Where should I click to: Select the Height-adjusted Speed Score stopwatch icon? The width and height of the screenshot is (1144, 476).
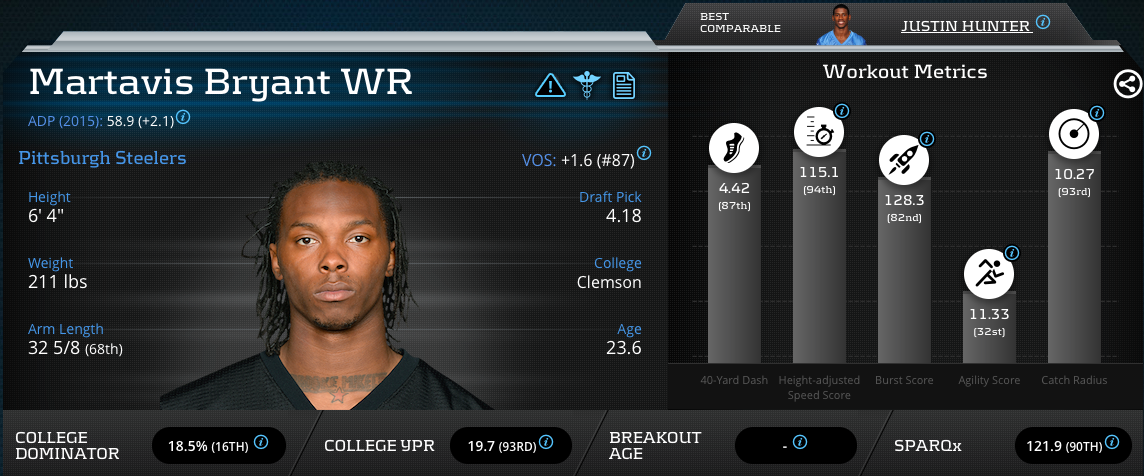tap(817, 133)
